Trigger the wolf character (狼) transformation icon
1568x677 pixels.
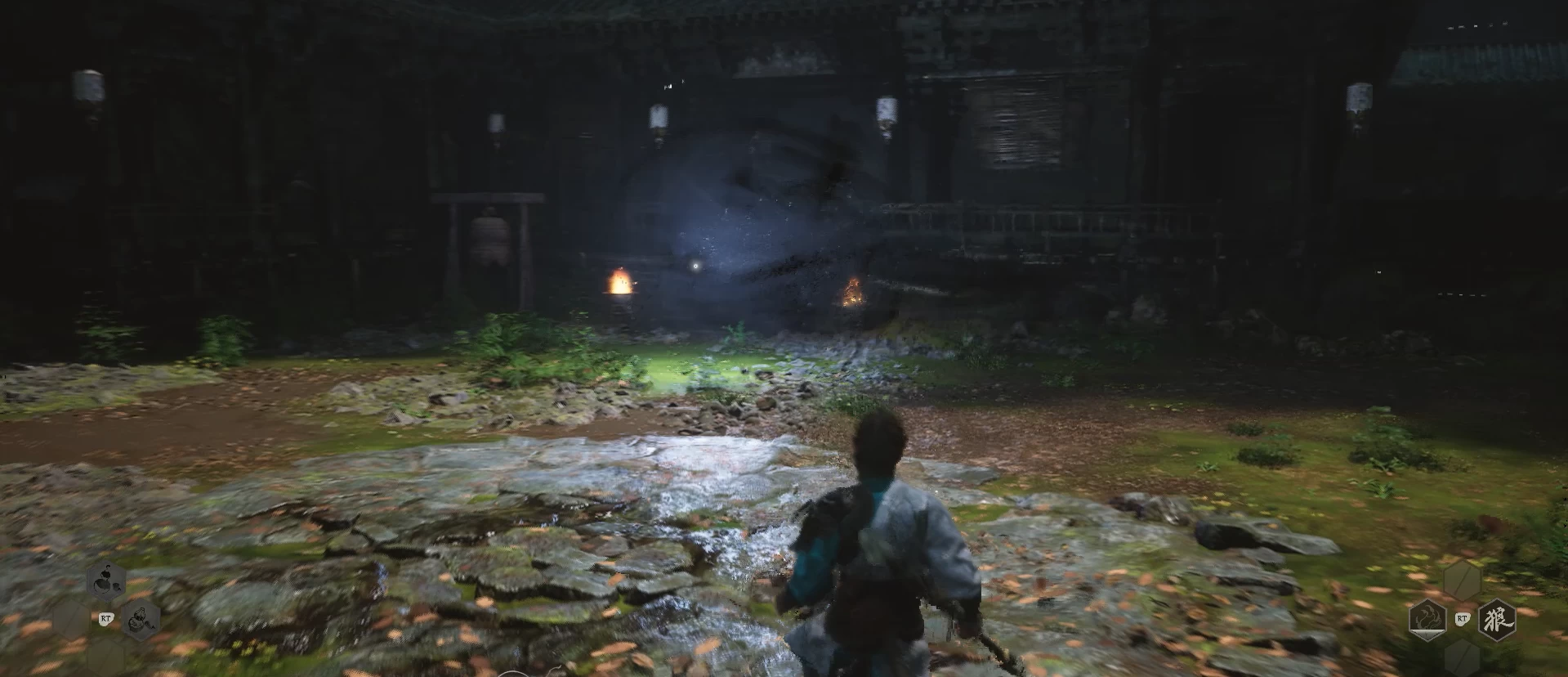tap(1497, 619)
